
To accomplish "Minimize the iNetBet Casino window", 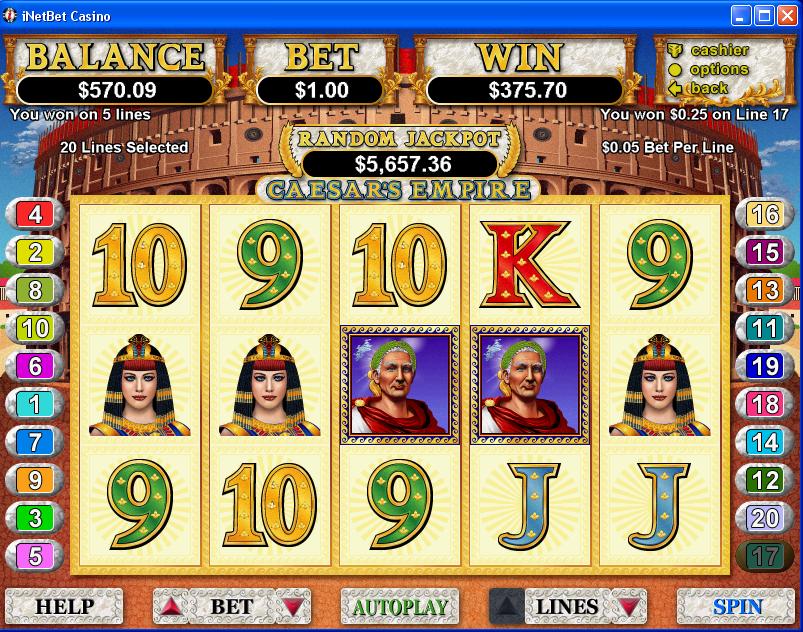I will click(740, 16).
